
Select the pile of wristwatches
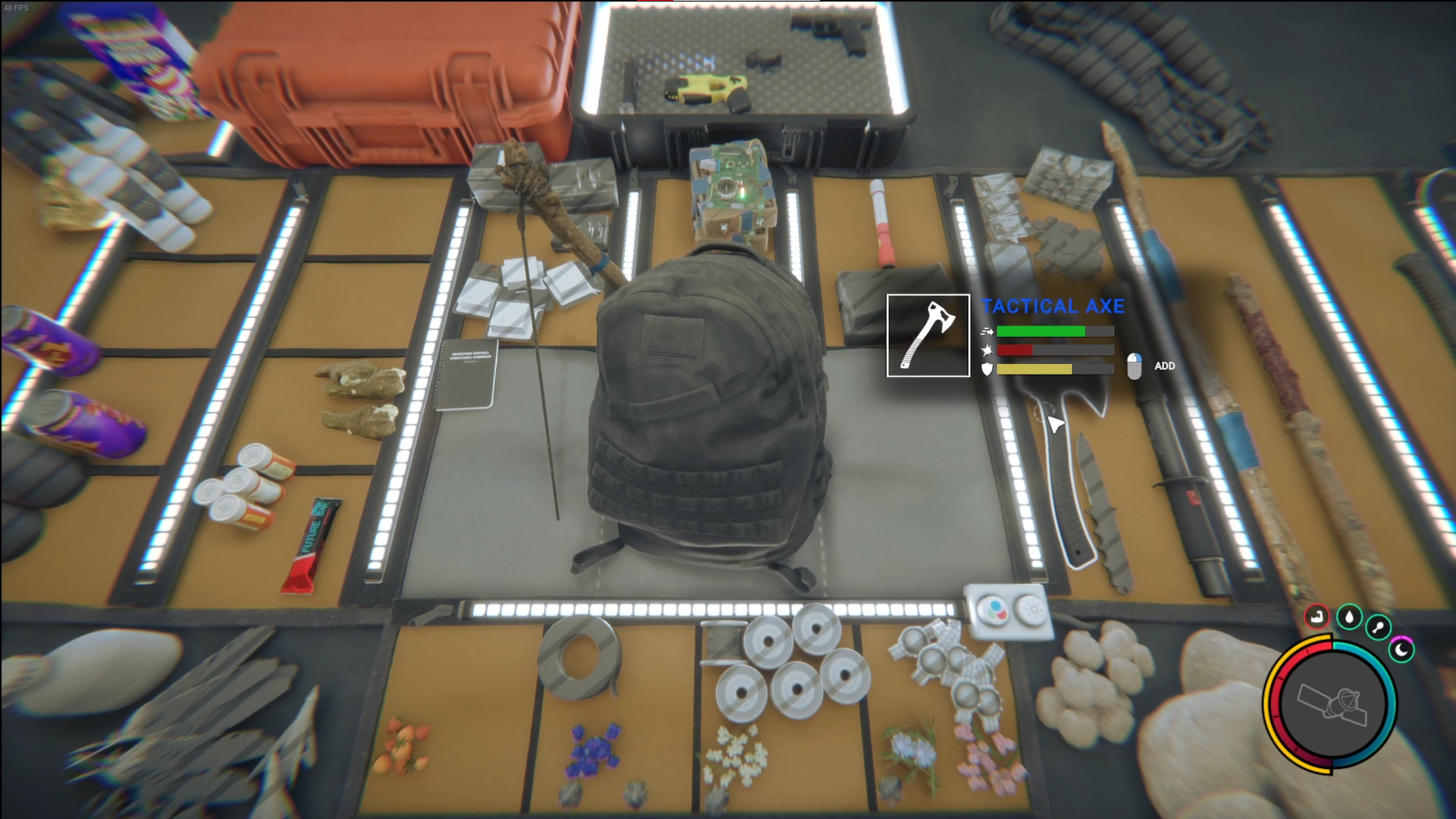(x=944, y=667)
